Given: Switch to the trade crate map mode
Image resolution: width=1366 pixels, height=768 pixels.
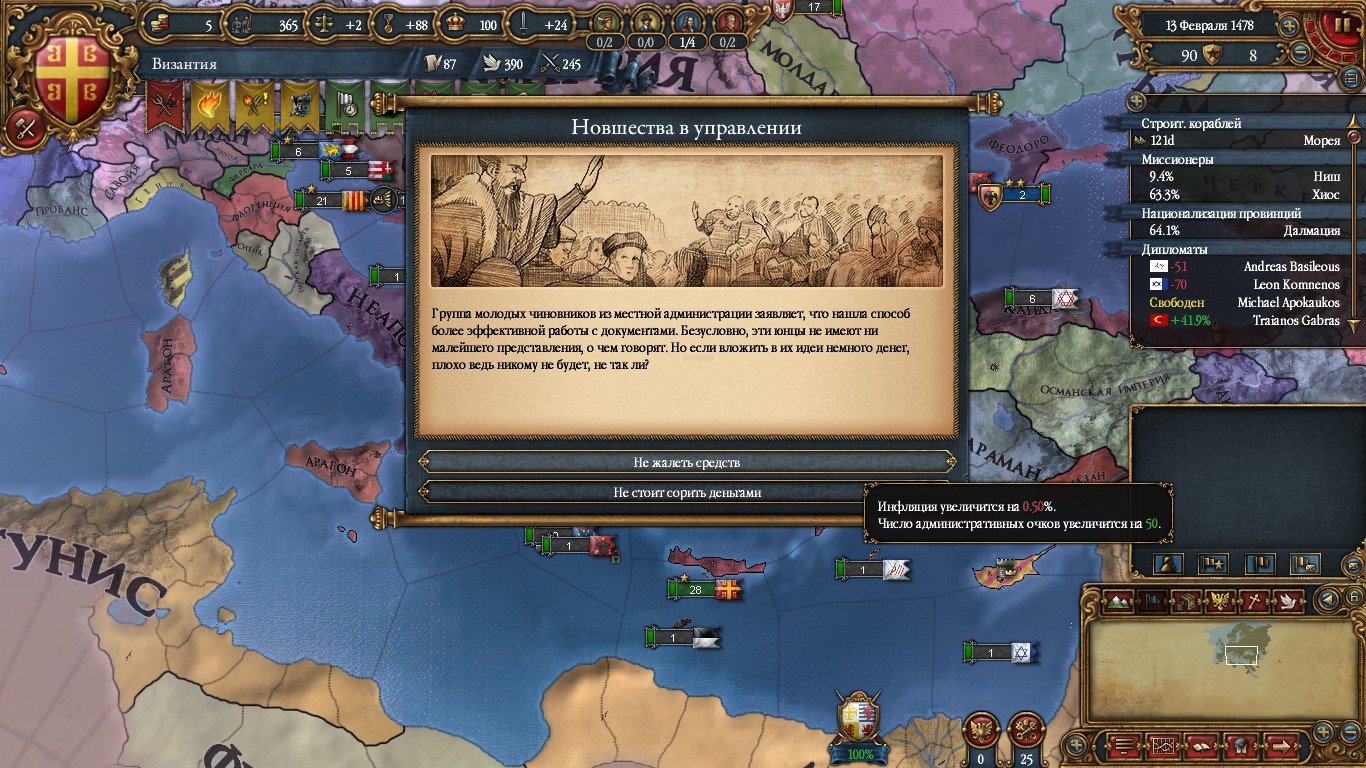Looking at the screenshot, I should pos(1186,600).
